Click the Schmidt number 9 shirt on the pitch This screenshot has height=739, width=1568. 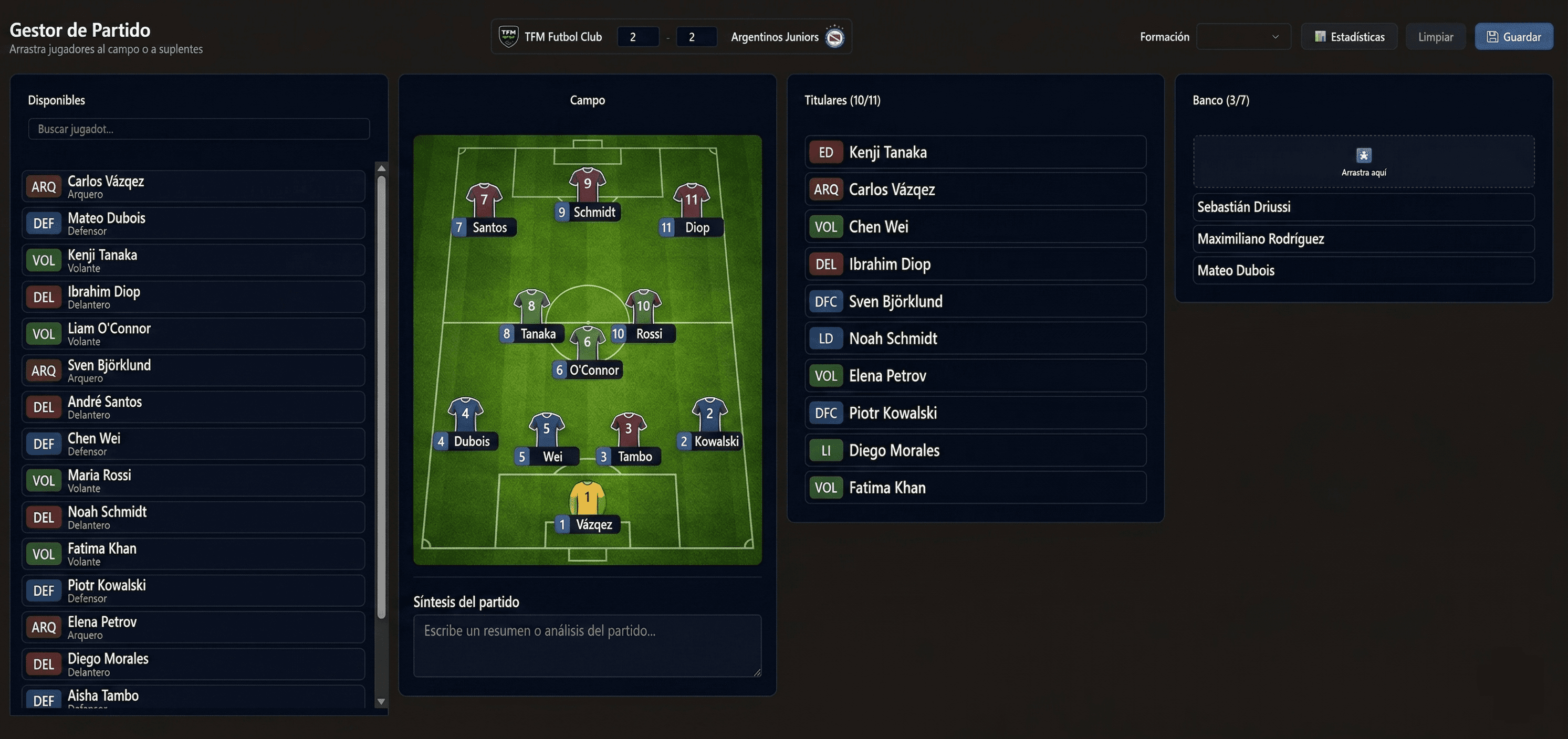coord(587,185)
